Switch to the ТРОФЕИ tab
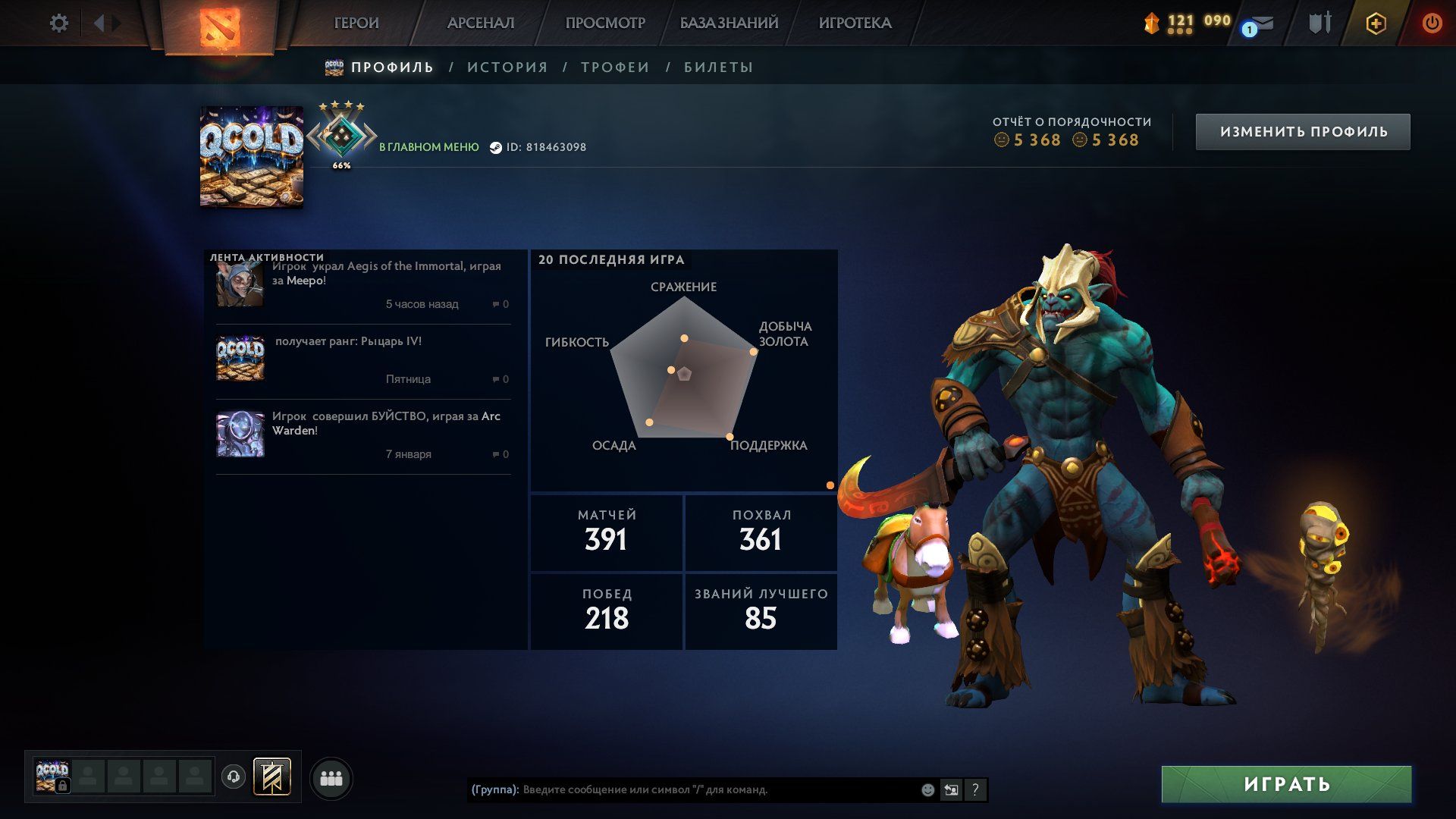The width and height of the screenshot is (1456, 819). point(615,67)
